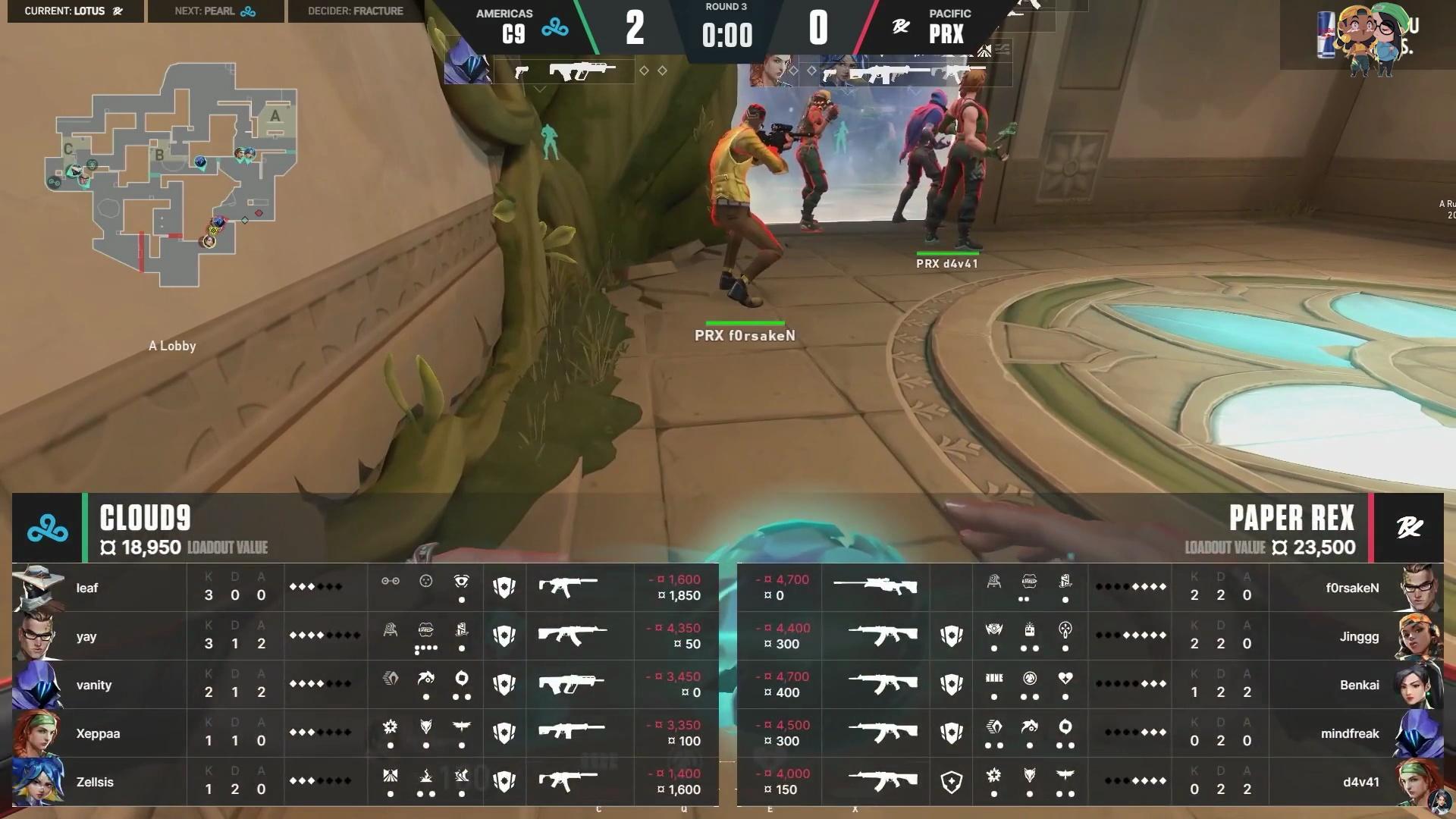Click f0rsakeN's Operator sniper weapon icon
The height and width of the screenshot is (819, 1456).
pos(875,585)
